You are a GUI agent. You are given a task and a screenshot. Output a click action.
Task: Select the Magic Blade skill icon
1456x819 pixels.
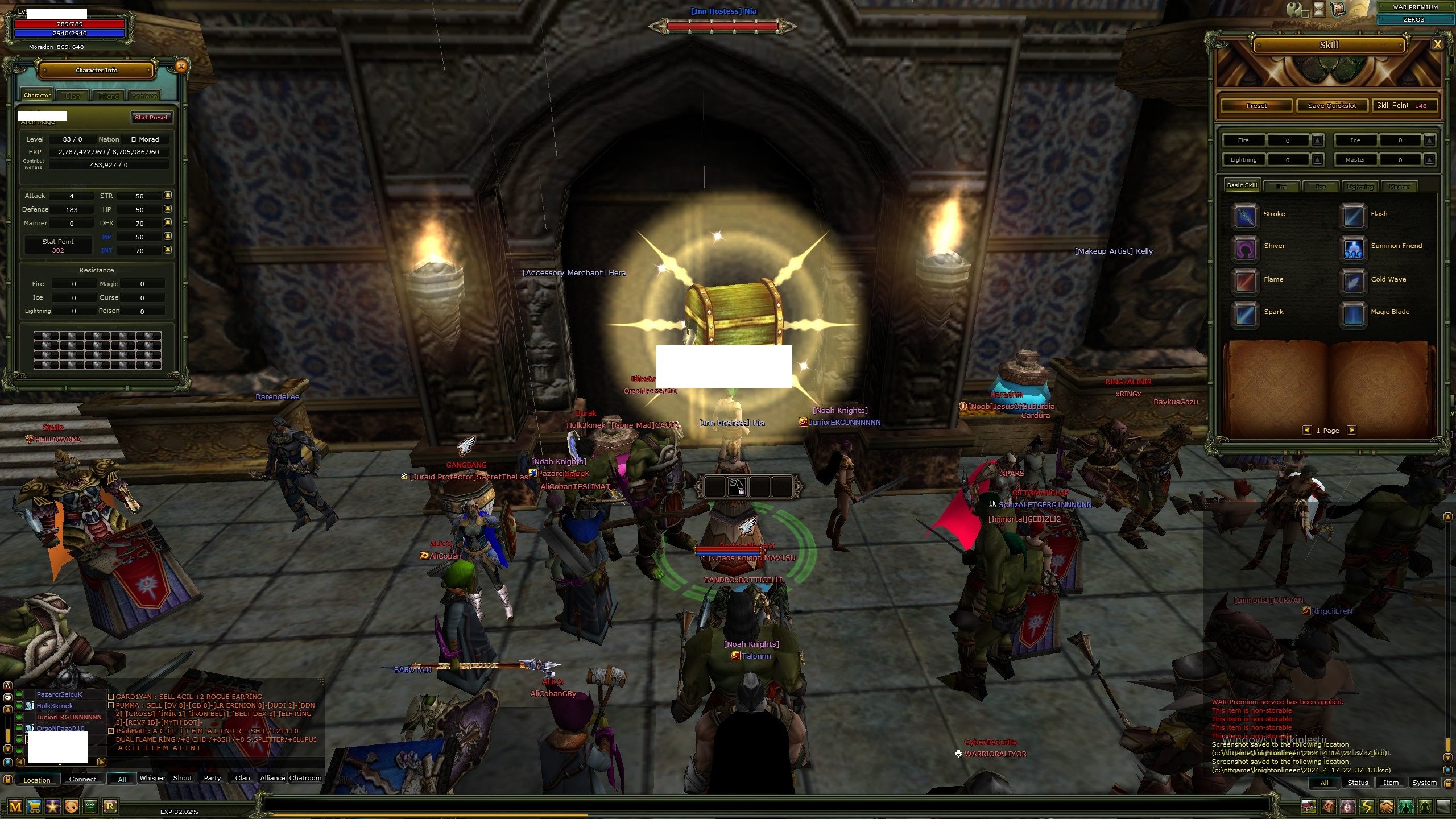pyautogui.click(x=1352, y=315)
